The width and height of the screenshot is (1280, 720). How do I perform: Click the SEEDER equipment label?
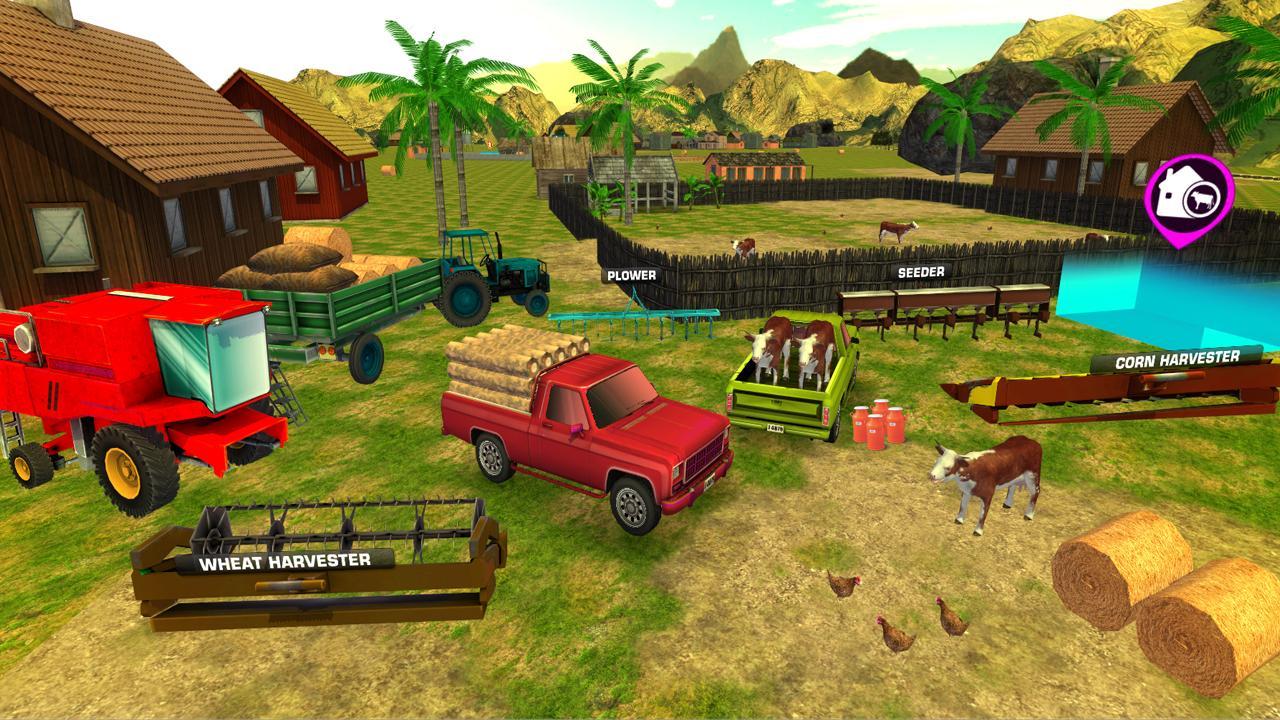click(923, 270)
